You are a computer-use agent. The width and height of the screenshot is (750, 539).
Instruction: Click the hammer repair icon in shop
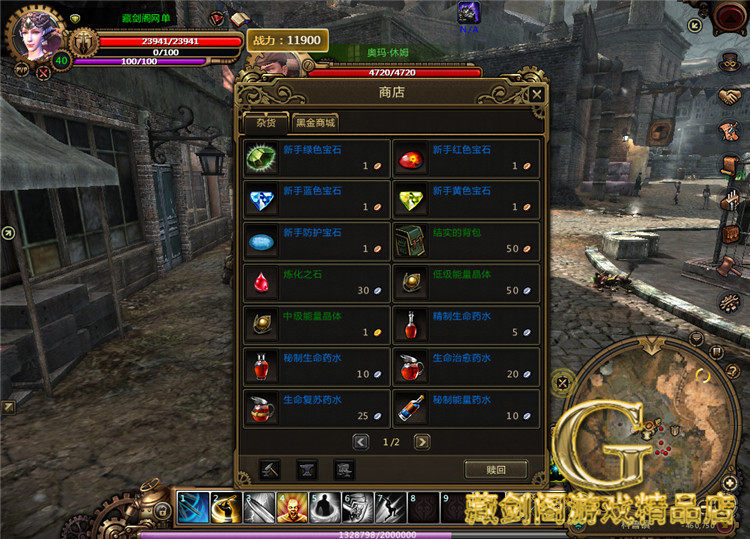pos(270,469)
